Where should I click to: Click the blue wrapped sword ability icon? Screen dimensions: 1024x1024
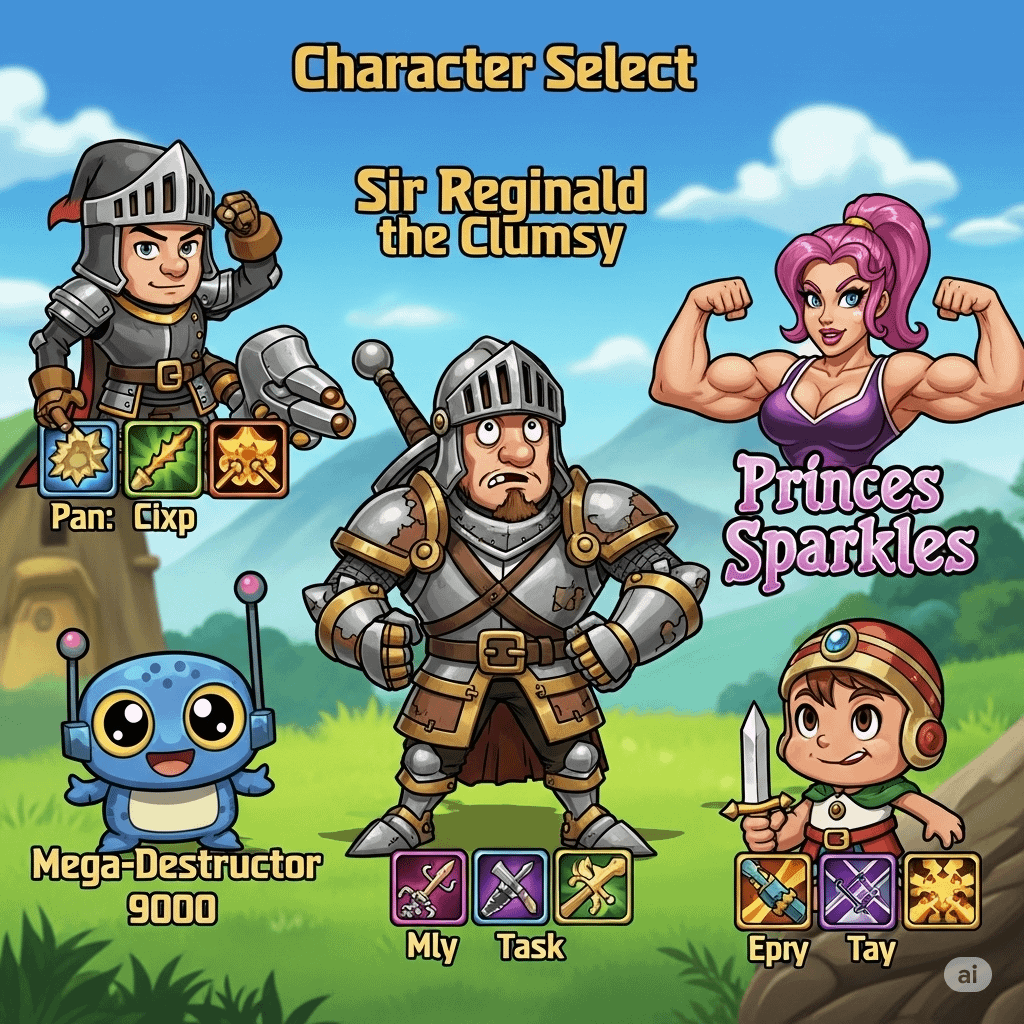773,891
